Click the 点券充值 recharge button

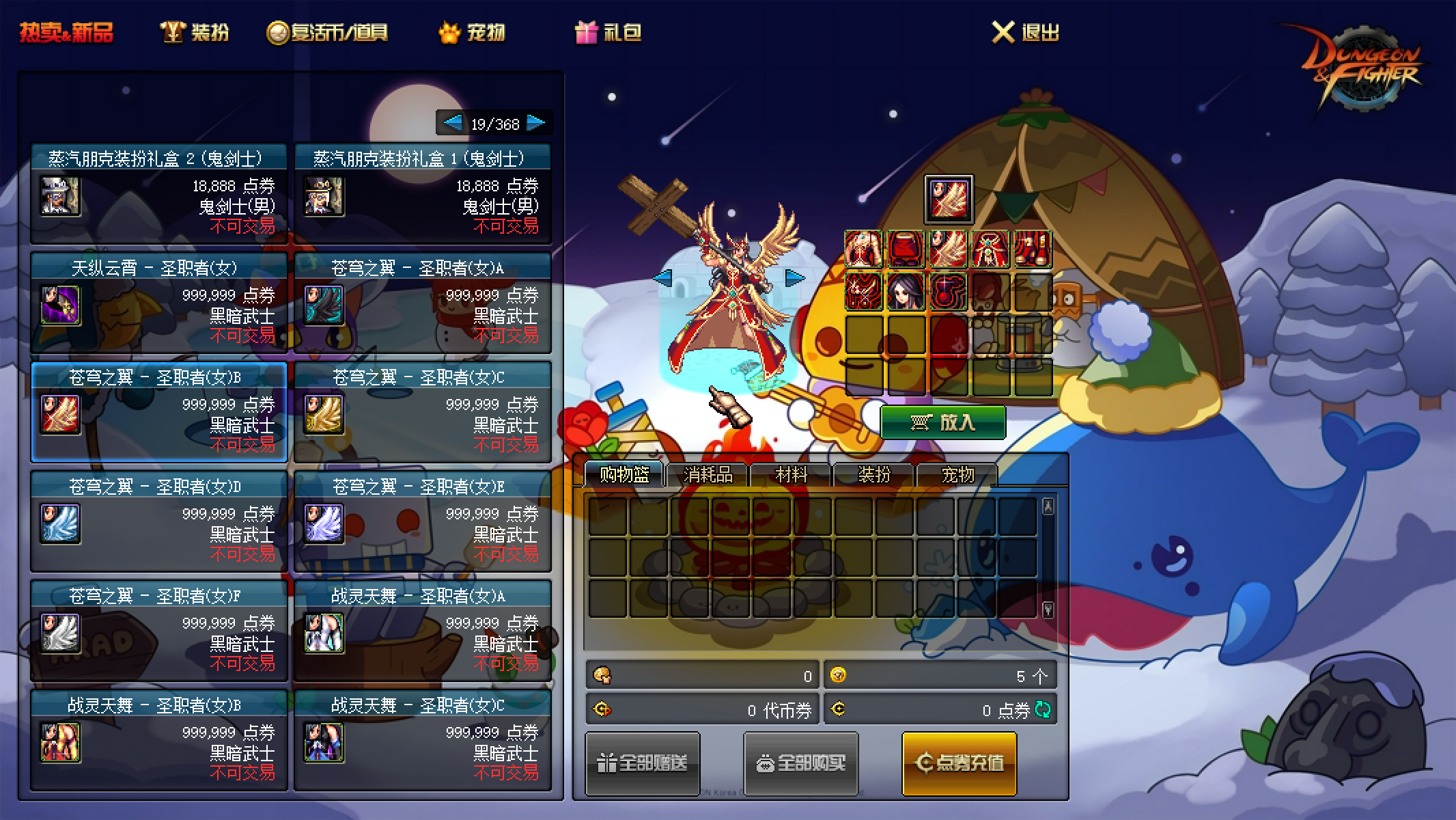click(959, 762)
